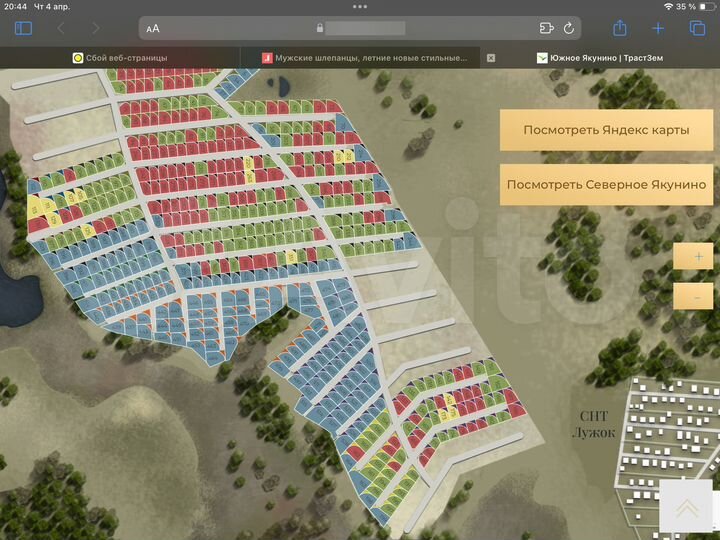Reload the page in the address bar
The height and width of the screenshot is (540, 720).
click(569, 28)
